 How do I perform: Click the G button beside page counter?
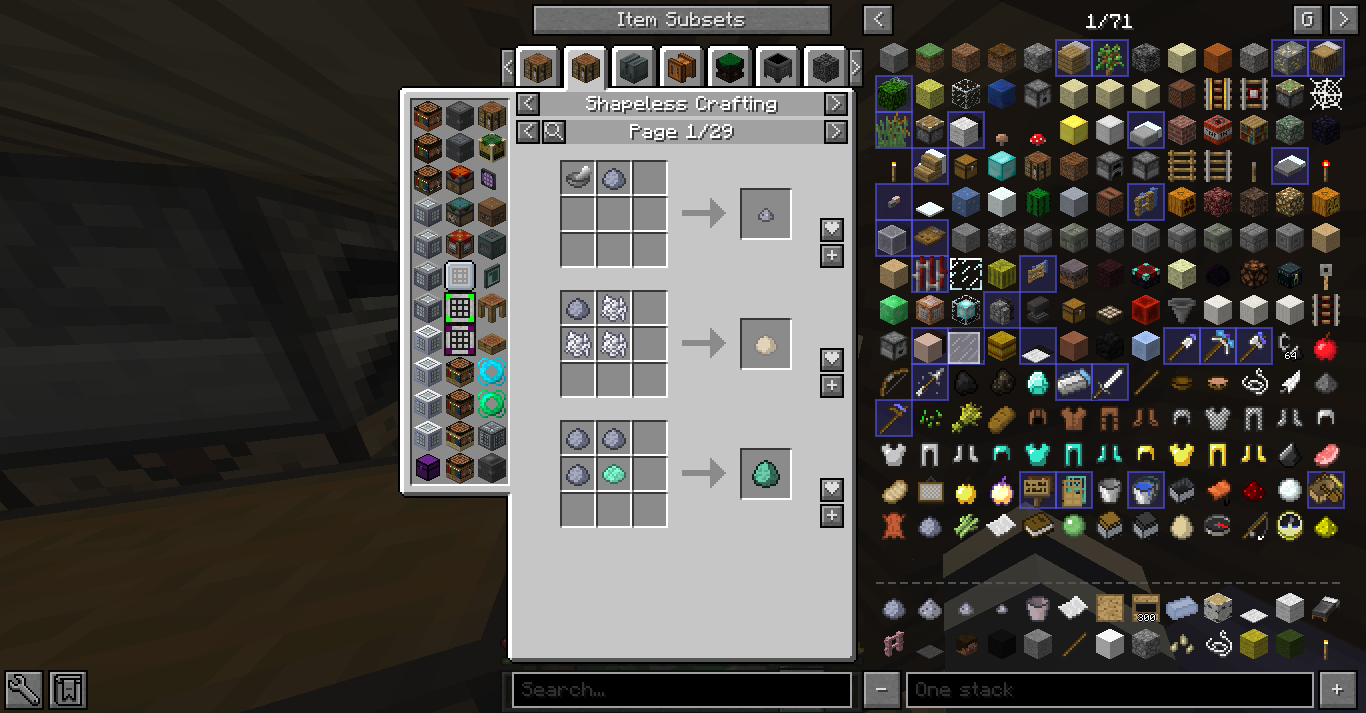(x=1307, y=20)
